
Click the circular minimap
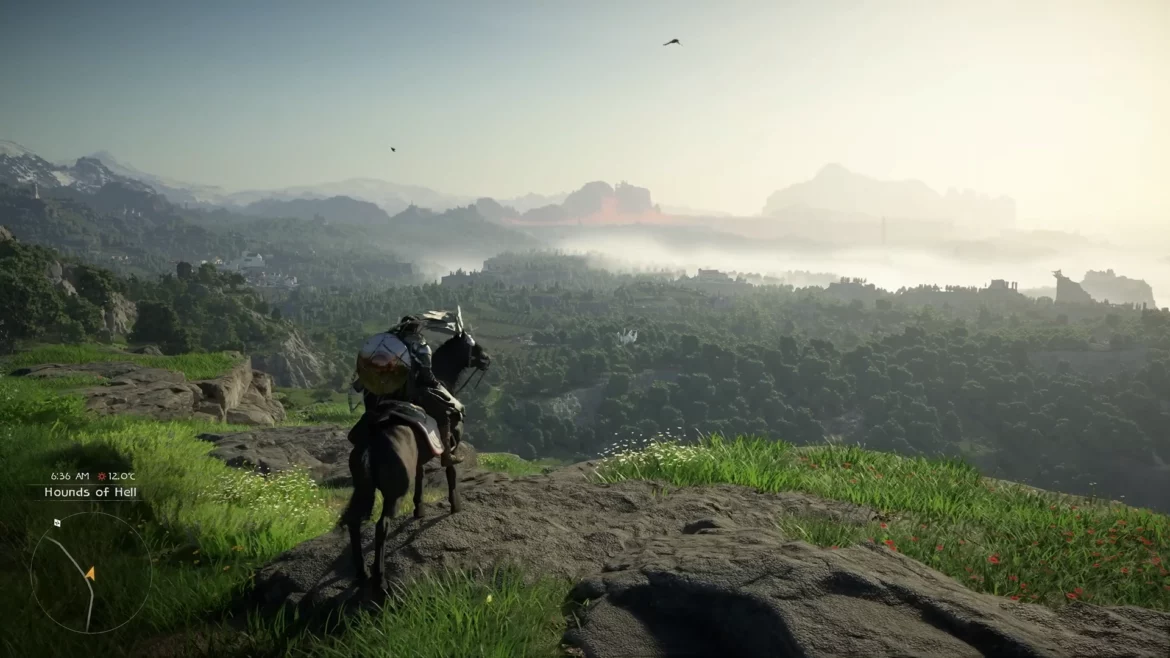click(91, 573)
